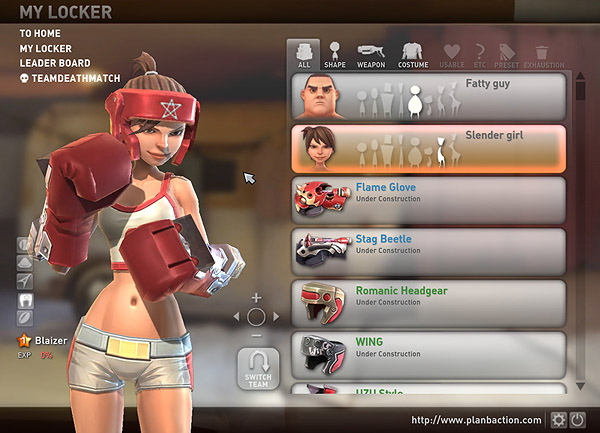Open the Exhaustion trash tab
Viewport: 600px width, 433px height.
click(541, 54)
